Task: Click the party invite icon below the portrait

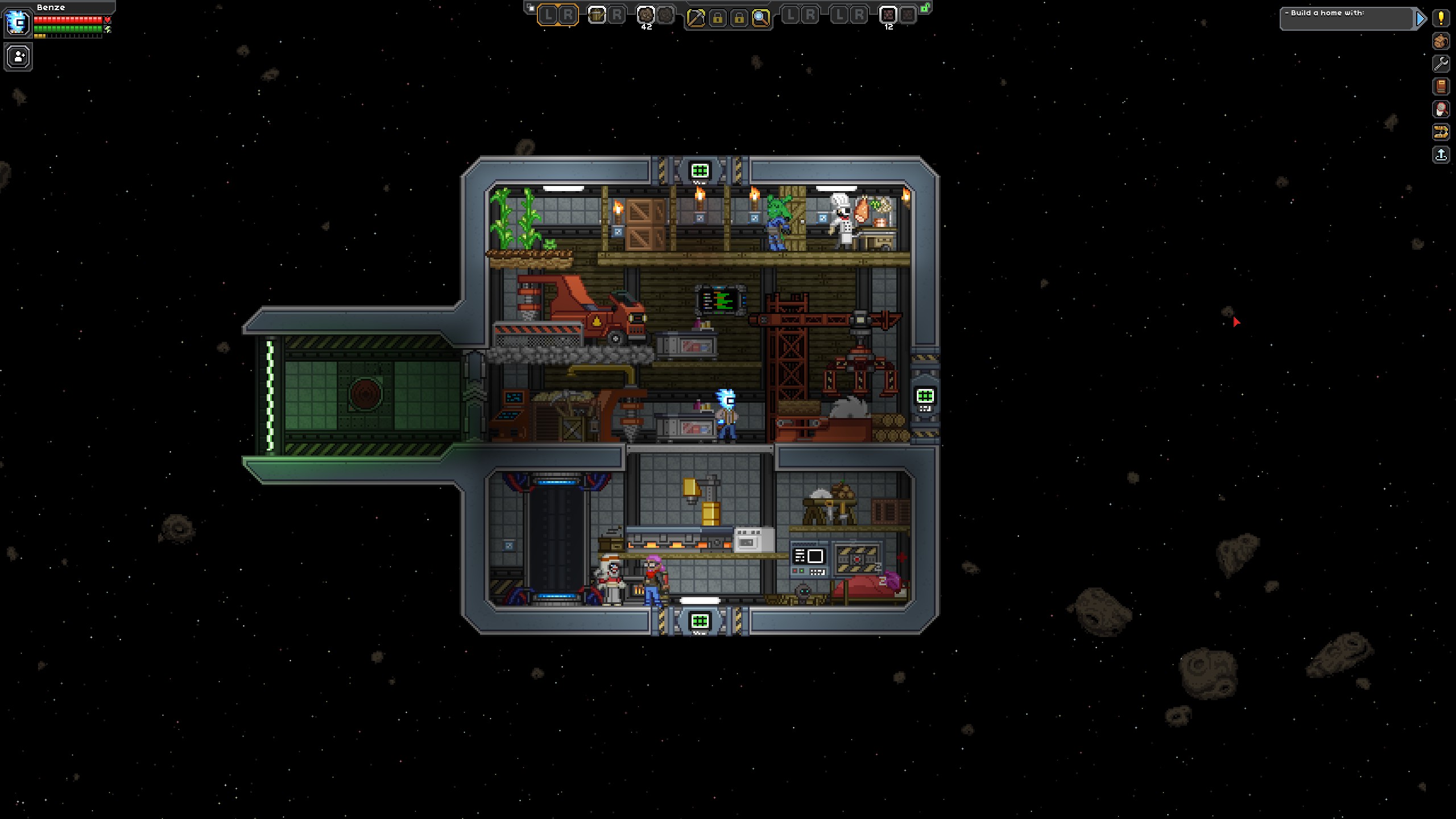Action: (18, 57)
